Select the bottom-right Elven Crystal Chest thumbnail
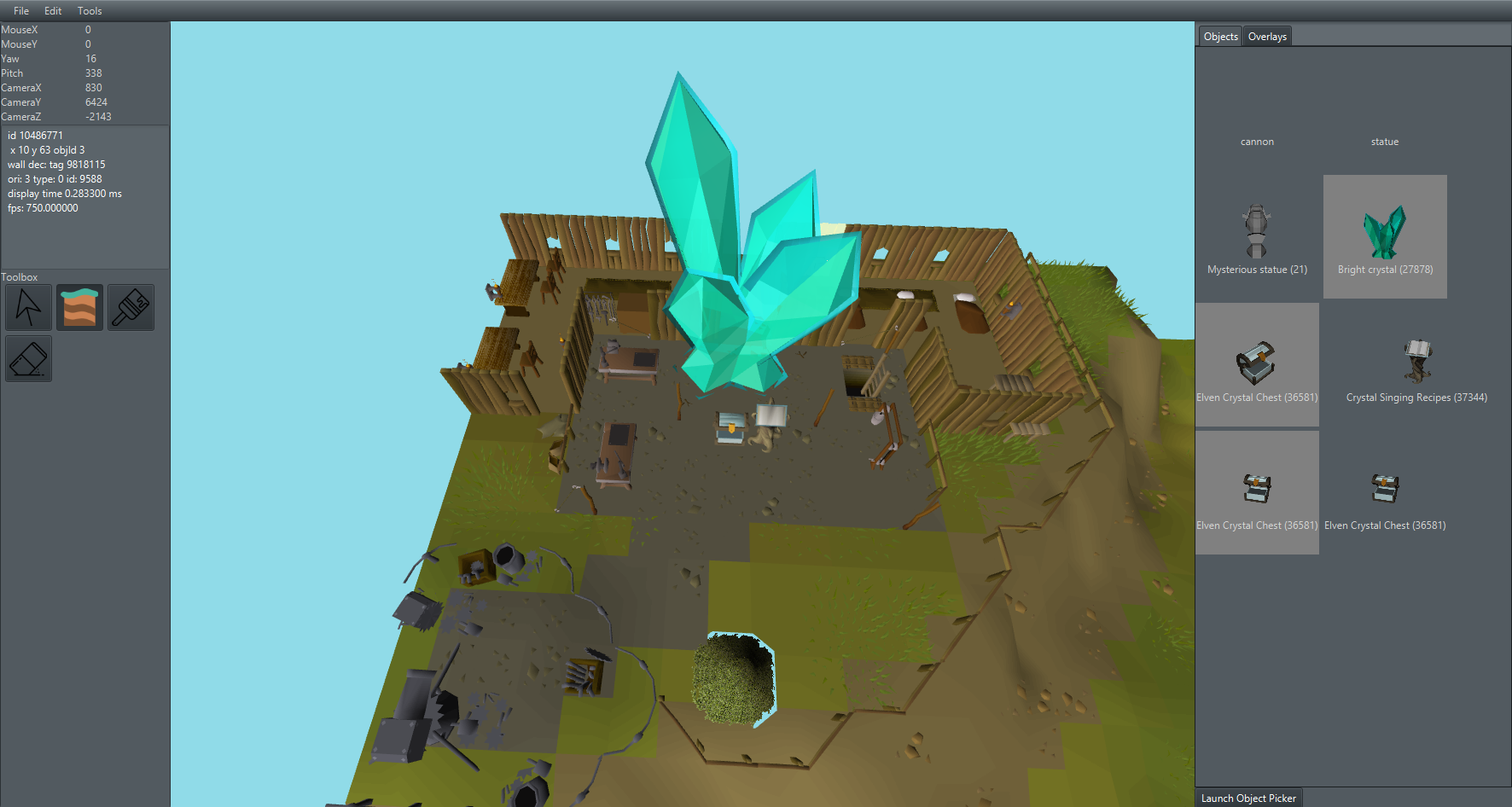This screenshot has height=807, width=1512. coord(1384,486)
